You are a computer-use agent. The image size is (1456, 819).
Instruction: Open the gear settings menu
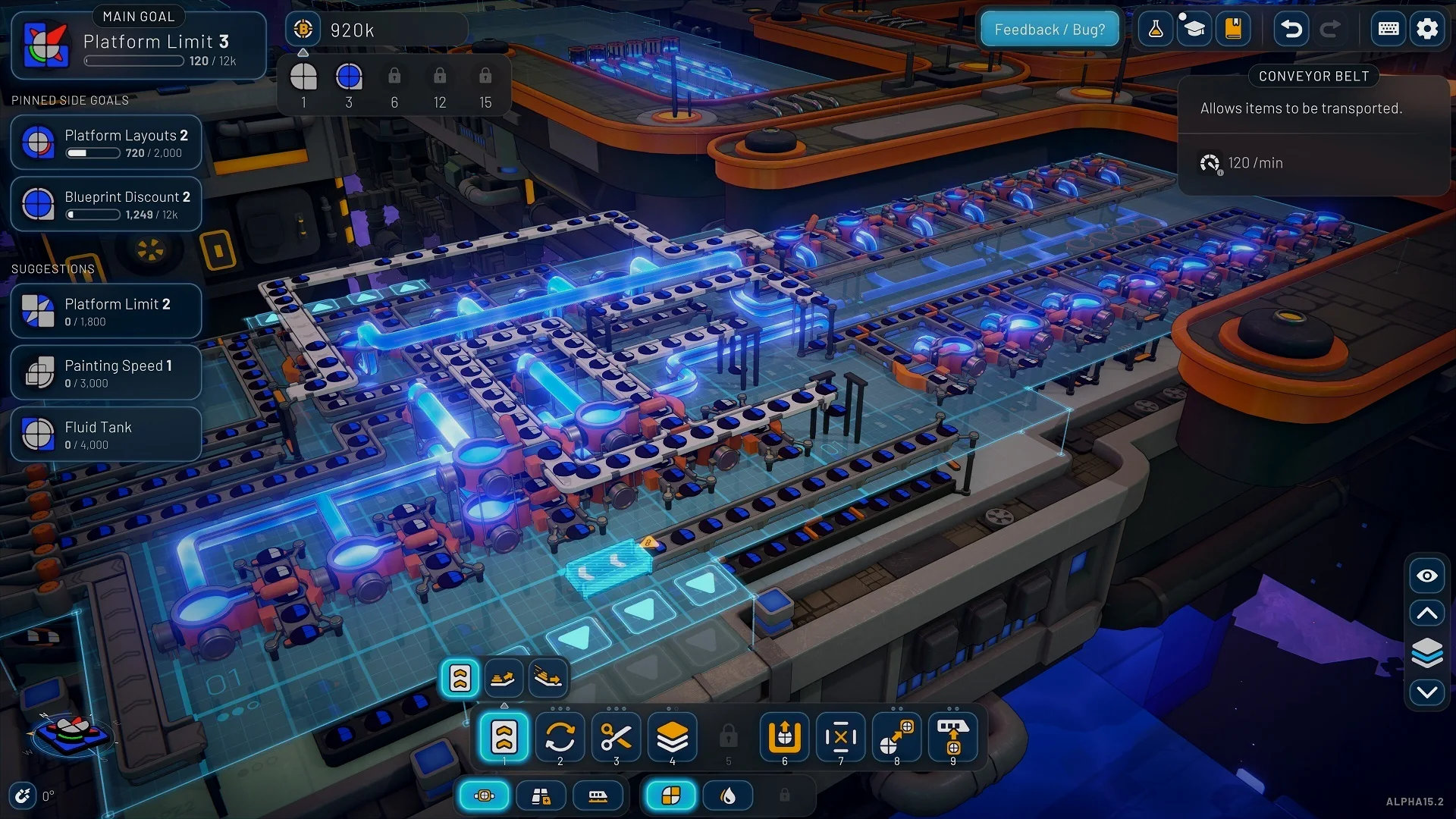click(x=1427, y=30)
